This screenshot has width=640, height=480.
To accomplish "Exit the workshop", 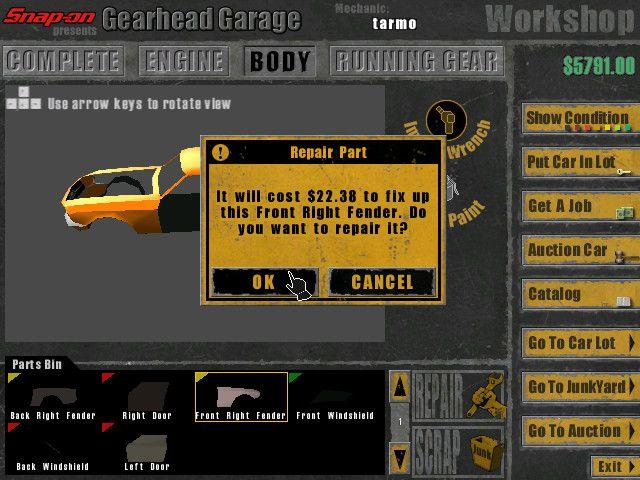I will point(612,466).
